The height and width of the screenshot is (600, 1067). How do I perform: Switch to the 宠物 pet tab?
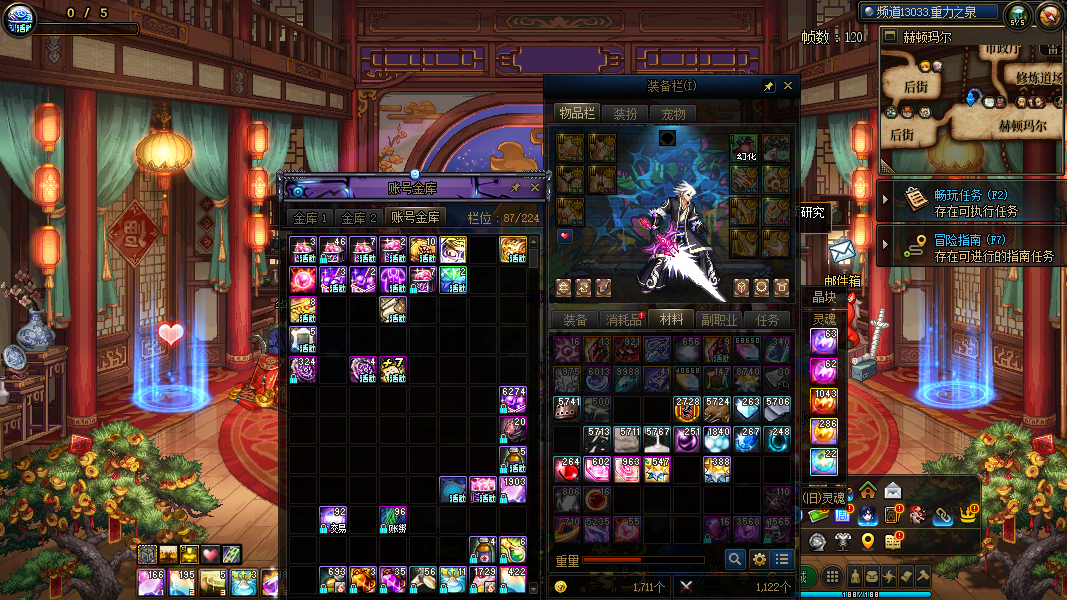[674, 114]
